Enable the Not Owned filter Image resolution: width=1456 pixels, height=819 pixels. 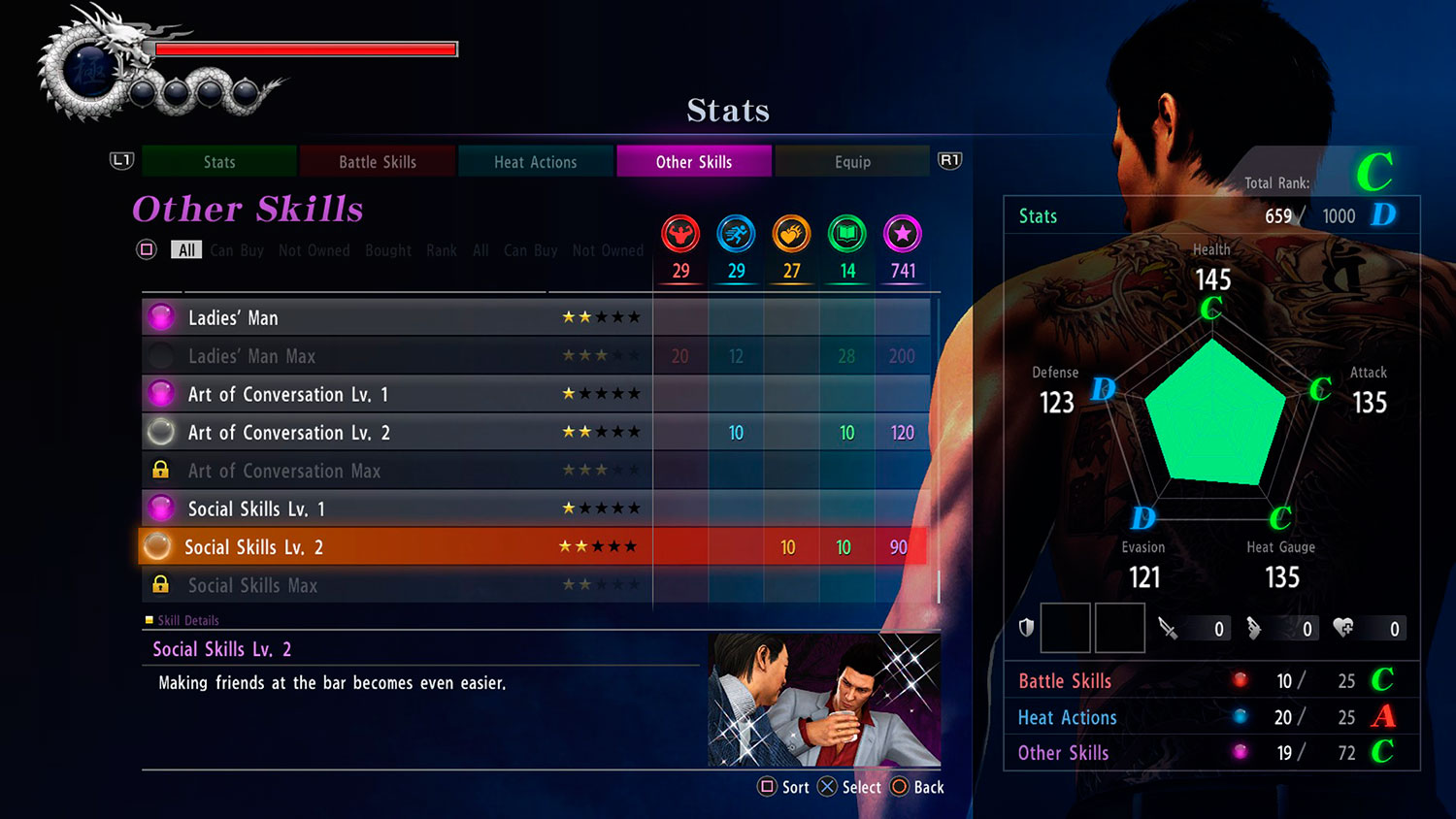click(x=314, y=250)
